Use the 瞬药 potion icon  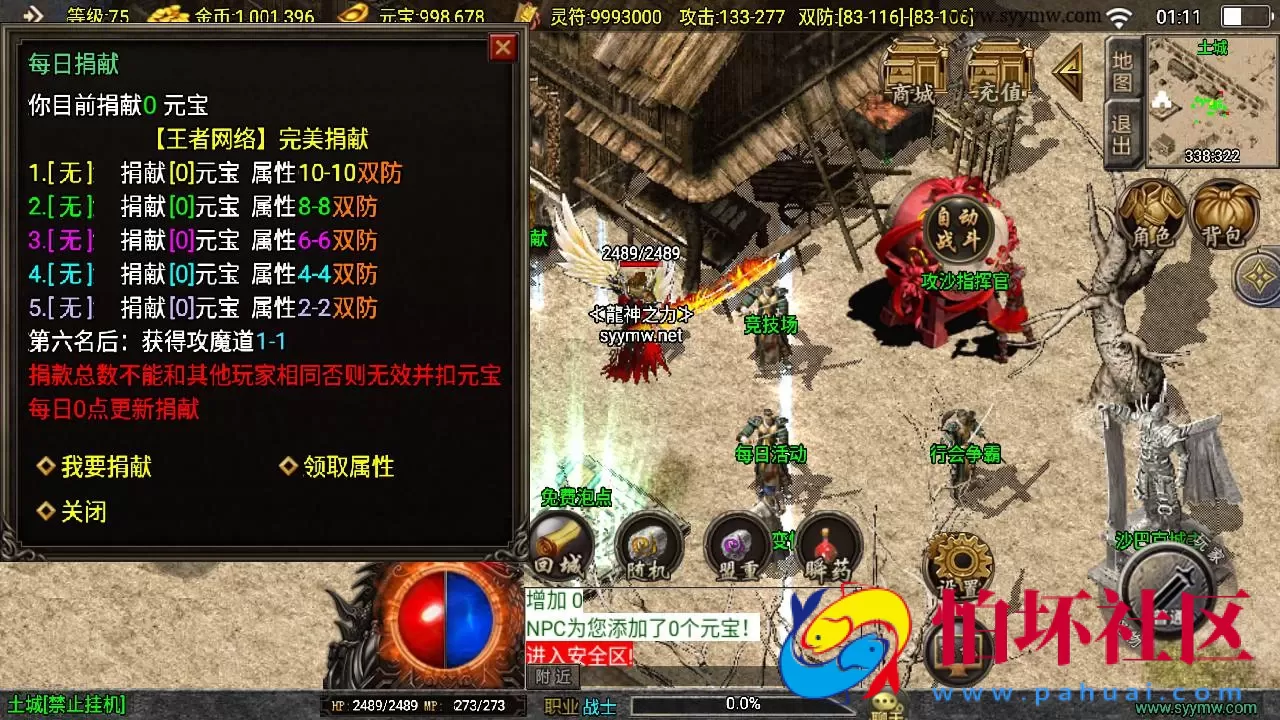pyautogui.click(x=826, y=547)
